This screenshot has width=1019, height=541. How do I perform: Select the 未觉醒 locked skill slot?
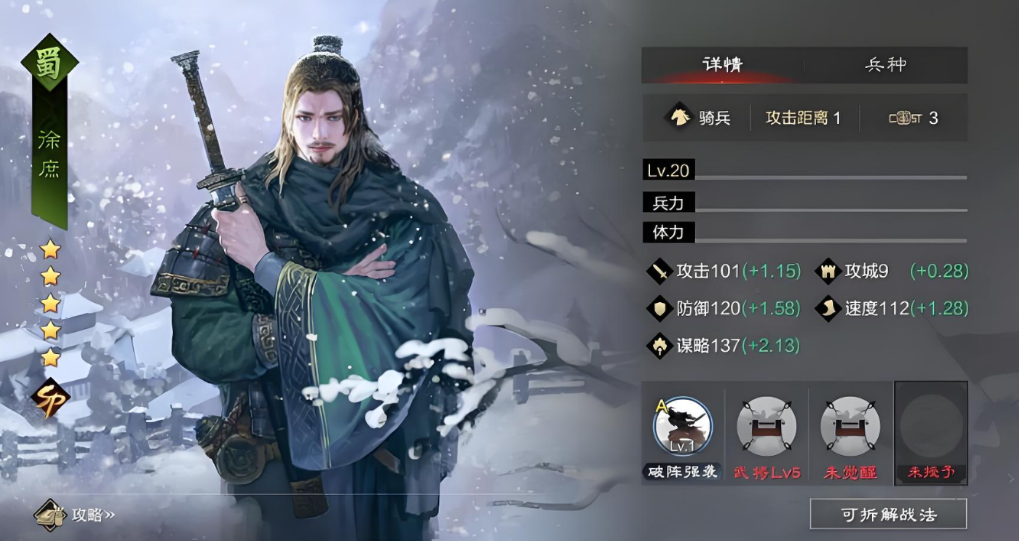[849, 427]
